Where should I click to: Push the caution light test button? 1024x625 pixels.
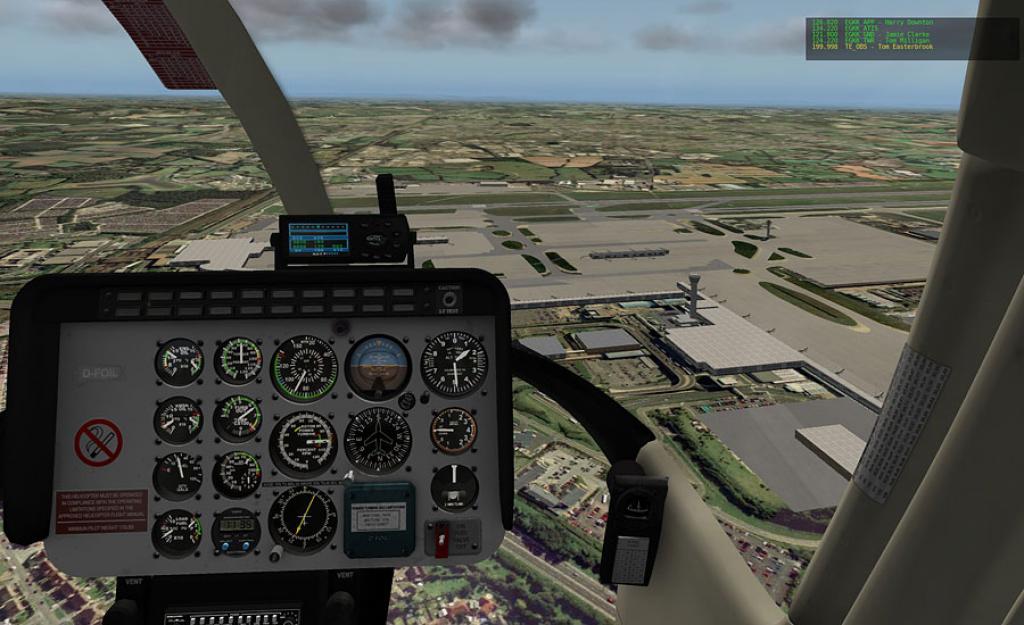pos(449,298)
